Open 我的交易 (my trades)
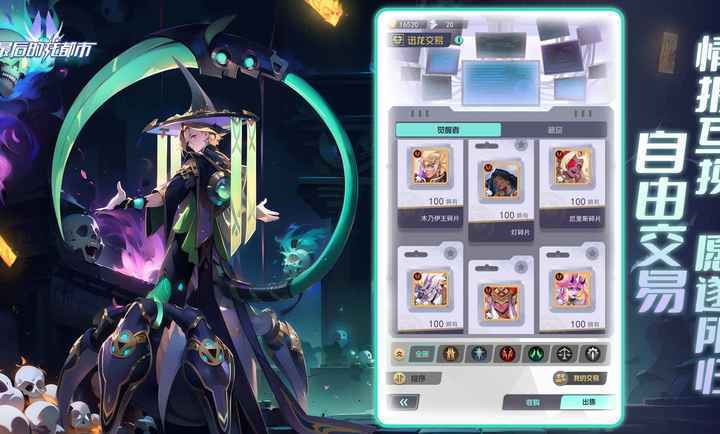 [x=582, y=378]
